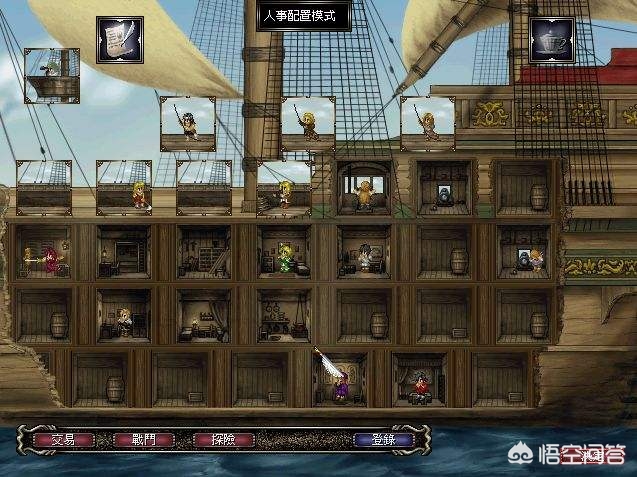Choose the 探險 (Explore) button
The width and height of the screenshot is (637, 477).
(x=213, y=439)
